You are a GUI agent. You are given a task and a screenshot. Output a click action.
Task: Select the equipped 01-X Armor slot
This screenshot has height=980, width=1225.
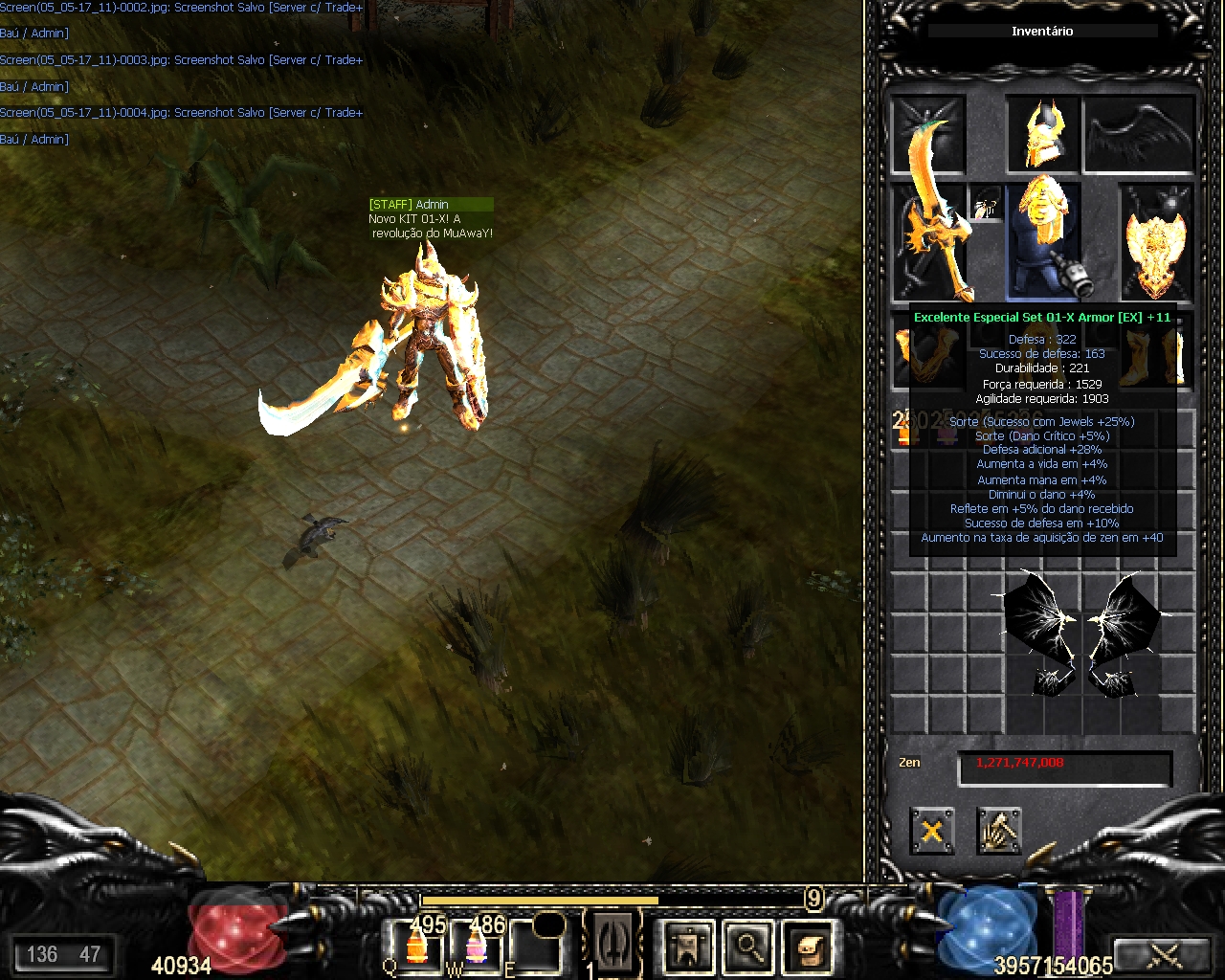coord(1042,239)
